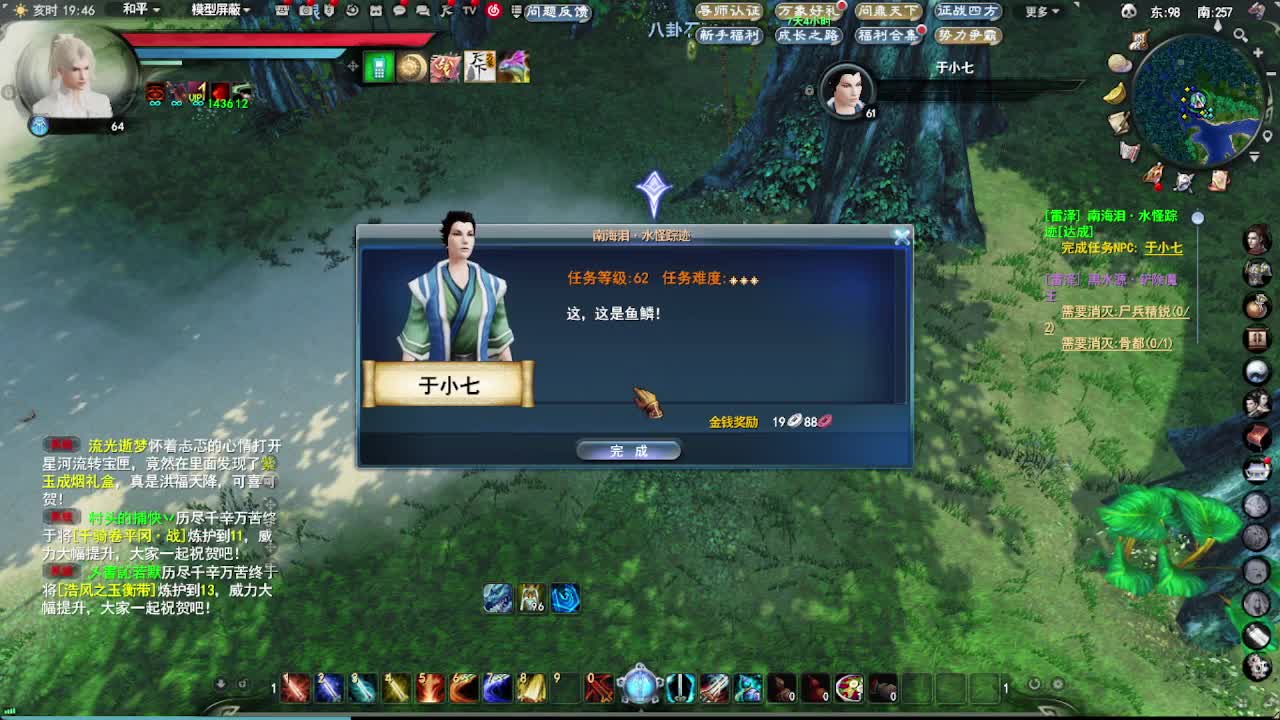Viewport: 1280px width, 720px height.
Task: Open the chat message bubble icon
Action: coord(398,11)
